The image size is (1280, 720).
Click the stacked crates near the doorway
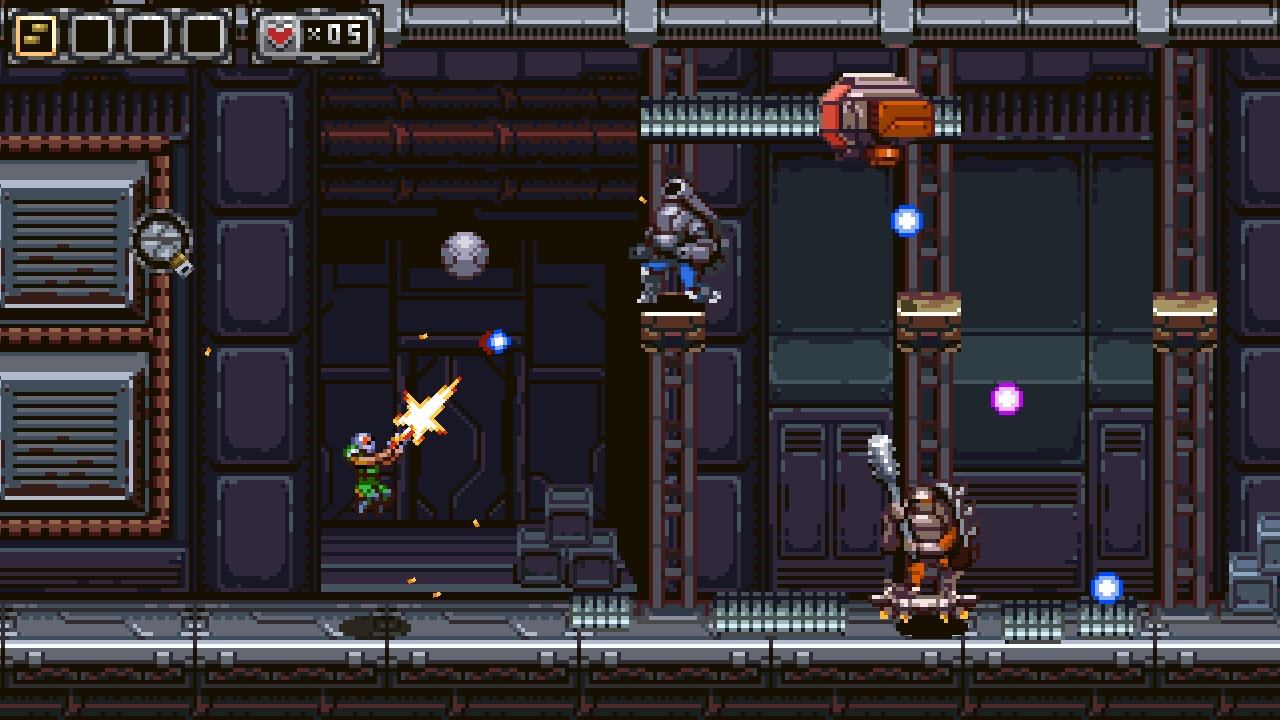(572, 540)
